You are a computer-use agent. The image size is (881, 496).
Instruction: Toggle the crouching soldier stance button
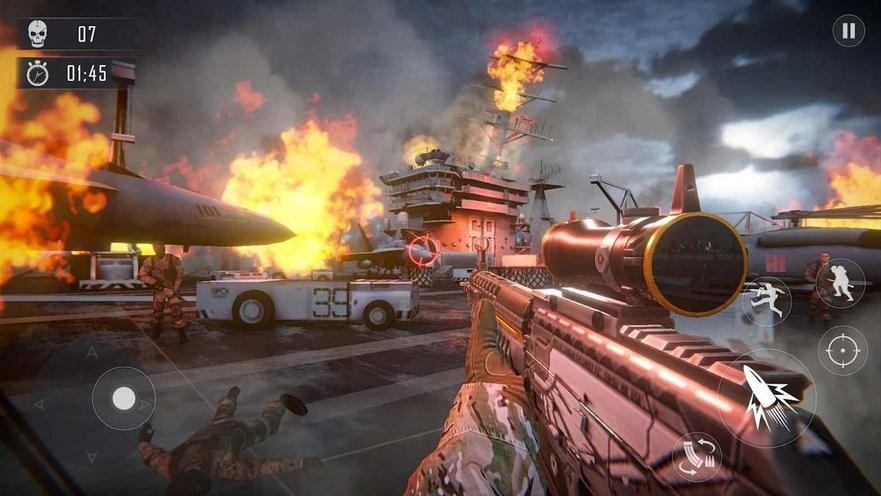(839, 283)
